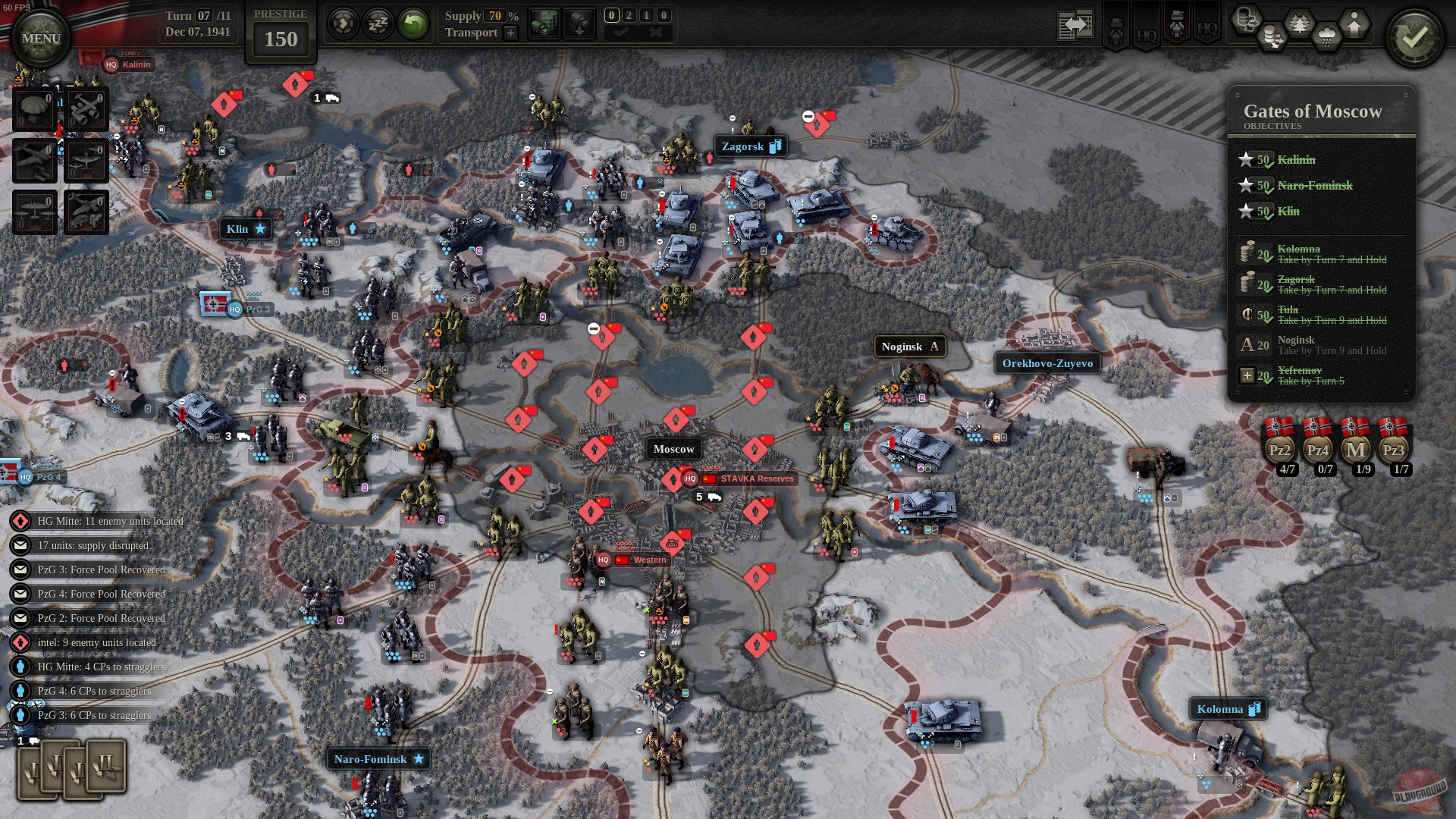Click the Supply 70 percent value

point(495,16)
